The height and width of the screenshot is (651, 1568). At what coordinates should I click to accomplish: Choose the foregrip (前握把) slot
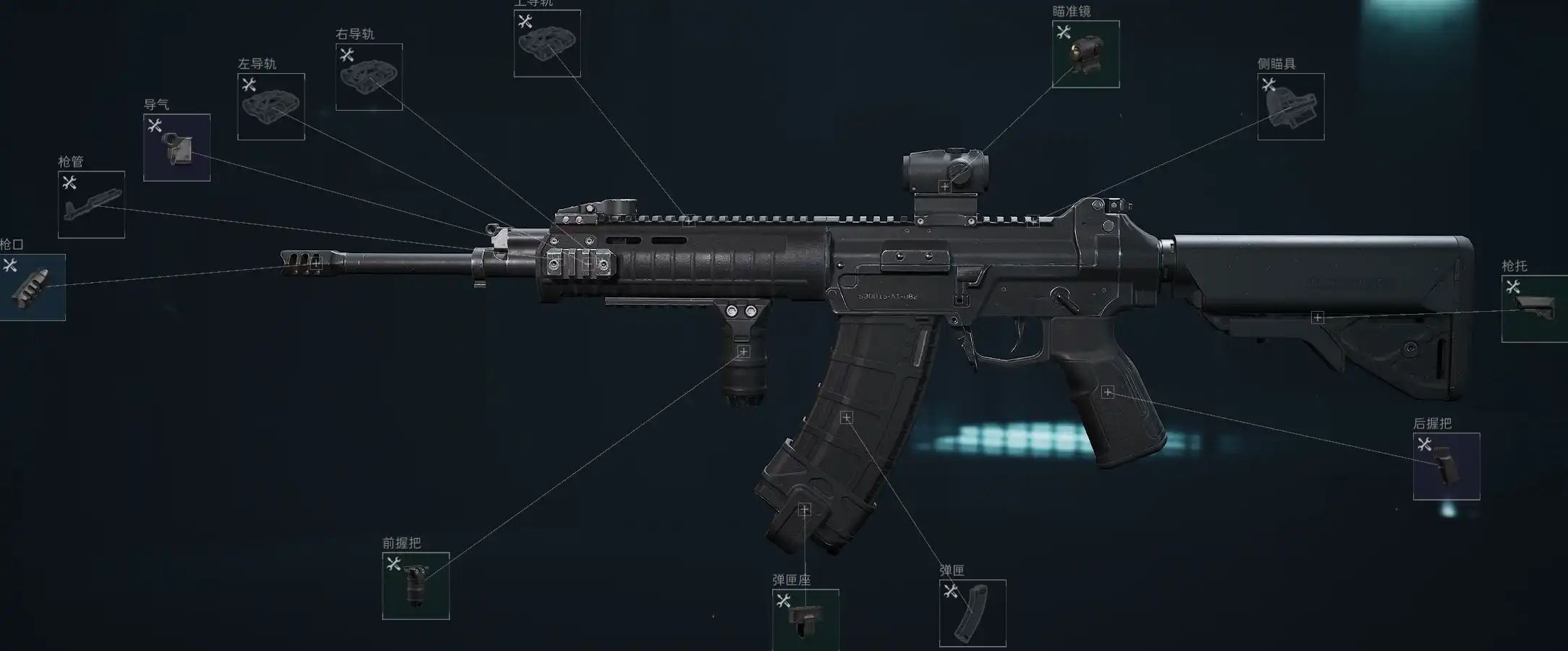tap(416, 586)
